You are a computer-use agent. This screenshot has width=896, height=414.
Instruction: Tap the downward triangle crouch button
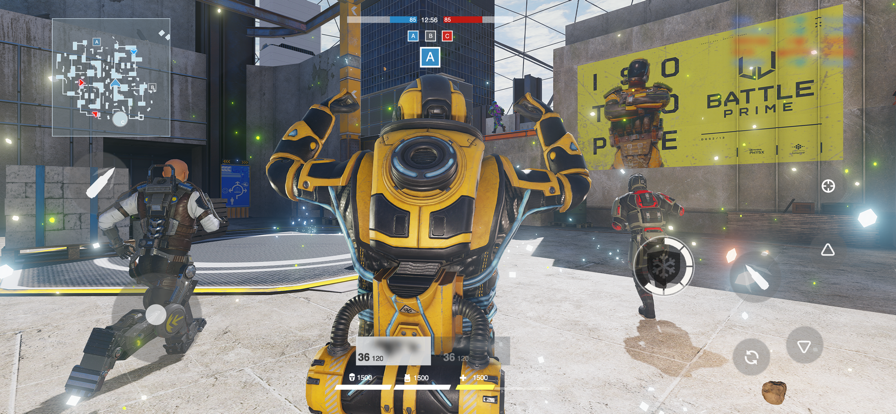point(804,346)
